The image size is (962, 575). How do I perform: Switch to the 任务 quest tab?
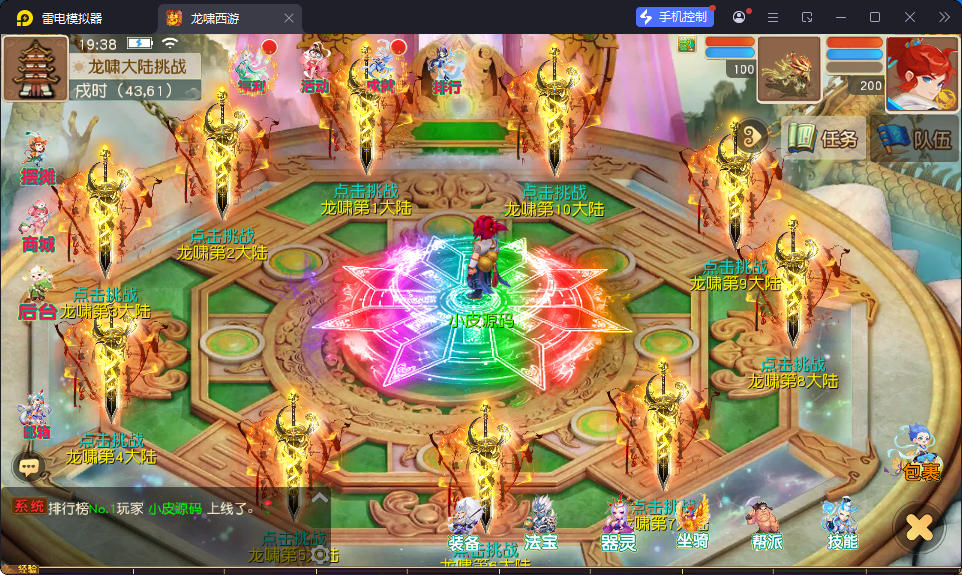[824, 139]
